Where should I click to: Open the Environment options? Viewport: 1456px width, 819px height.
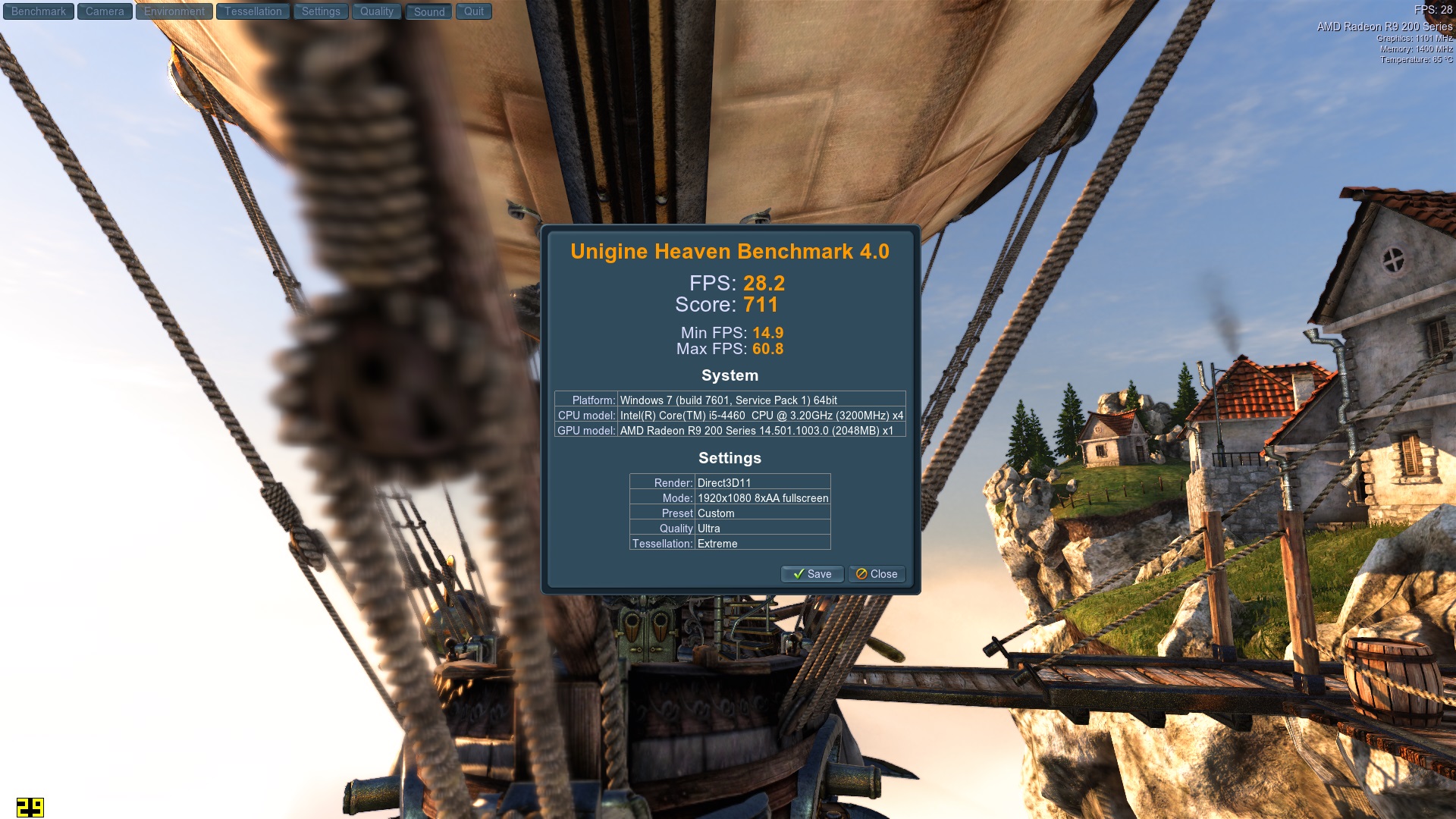click(174, 11)
